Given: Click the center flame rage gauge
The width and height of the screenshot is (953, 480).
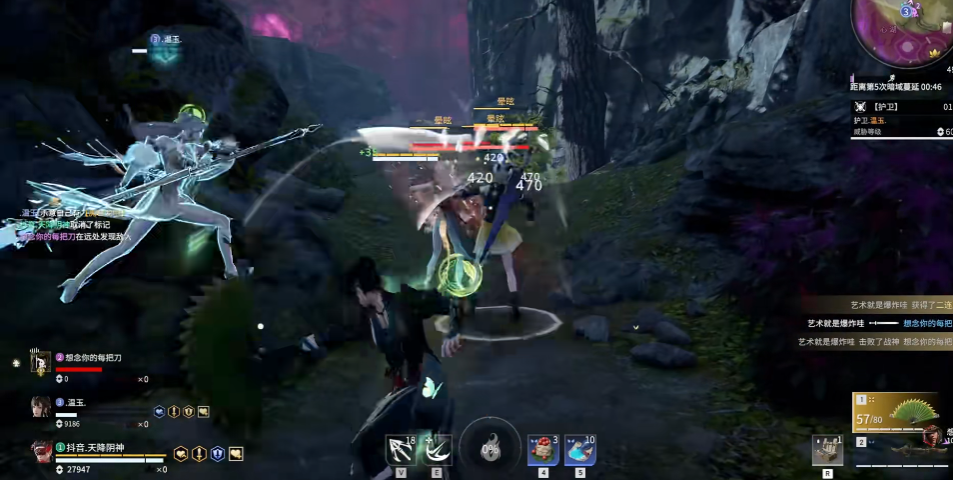Looking at the screenshot, I should 490,446.
